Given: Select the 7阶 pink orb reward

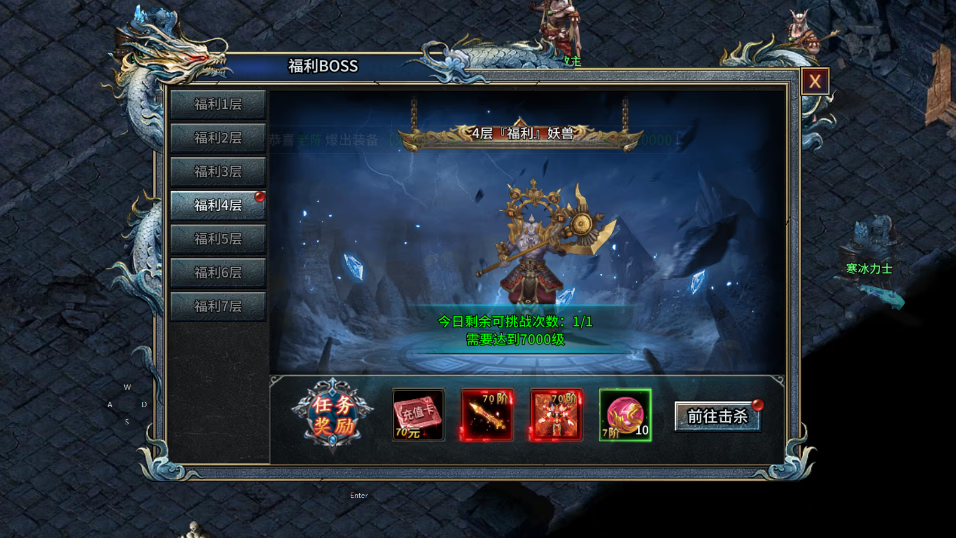Looking at the screenshot, I should (x=625, y=415).
